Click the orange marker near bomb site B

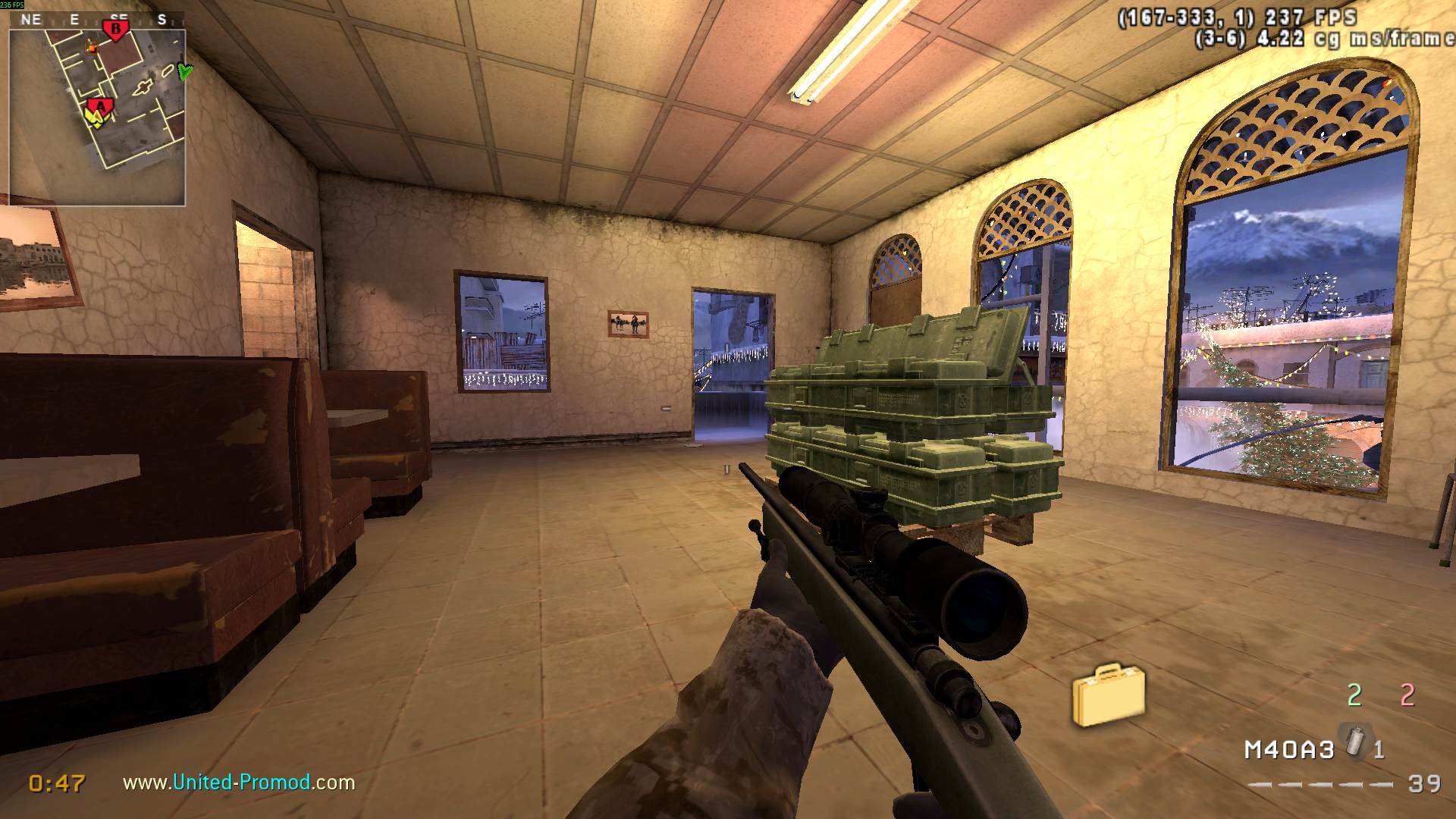93,49
